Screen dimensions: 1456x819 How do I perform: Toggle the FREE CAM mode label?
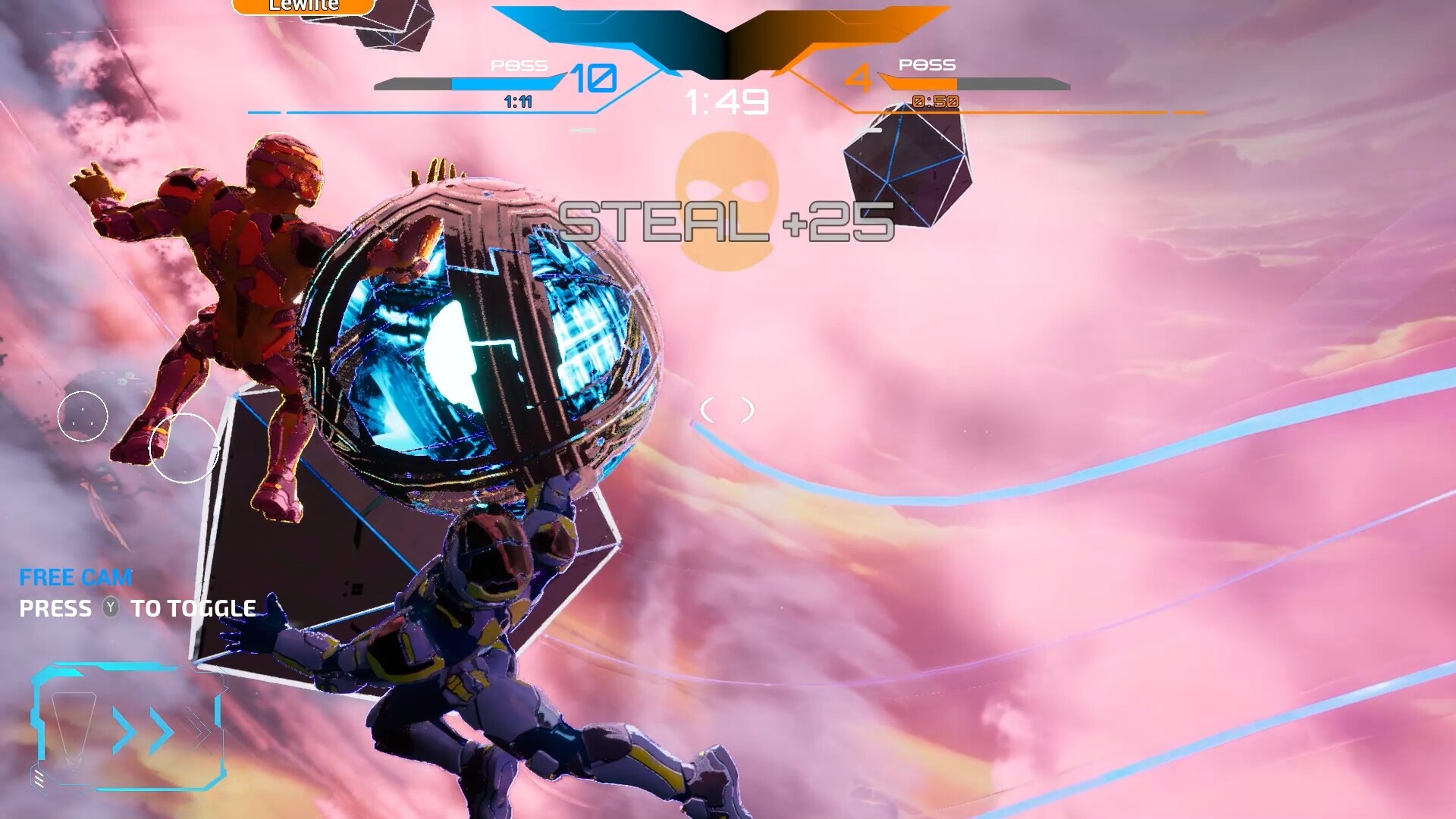[x=74, y=578]
